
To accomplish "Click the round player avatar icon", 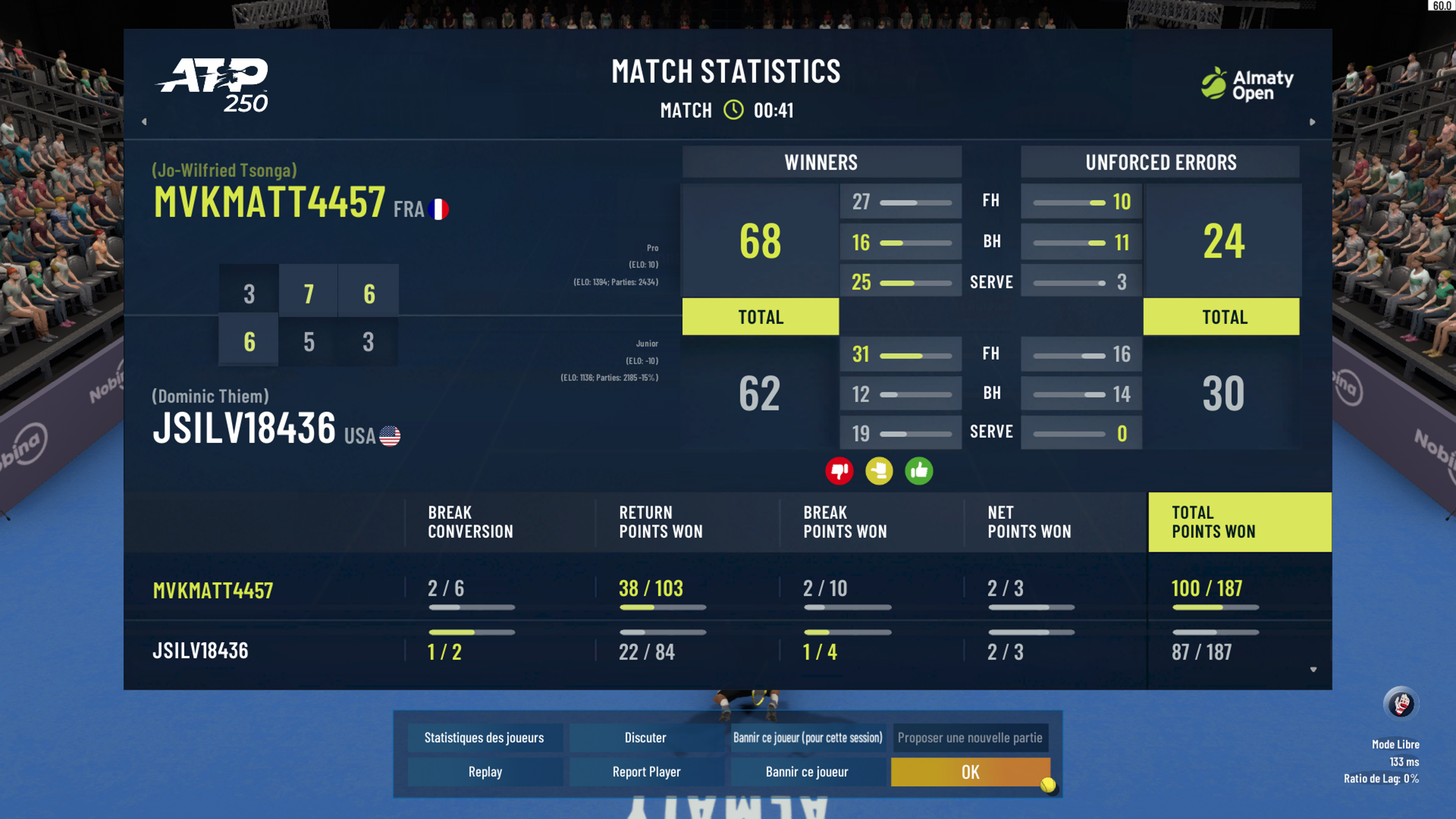I will pyautogui.click(x=1401, y=704).
